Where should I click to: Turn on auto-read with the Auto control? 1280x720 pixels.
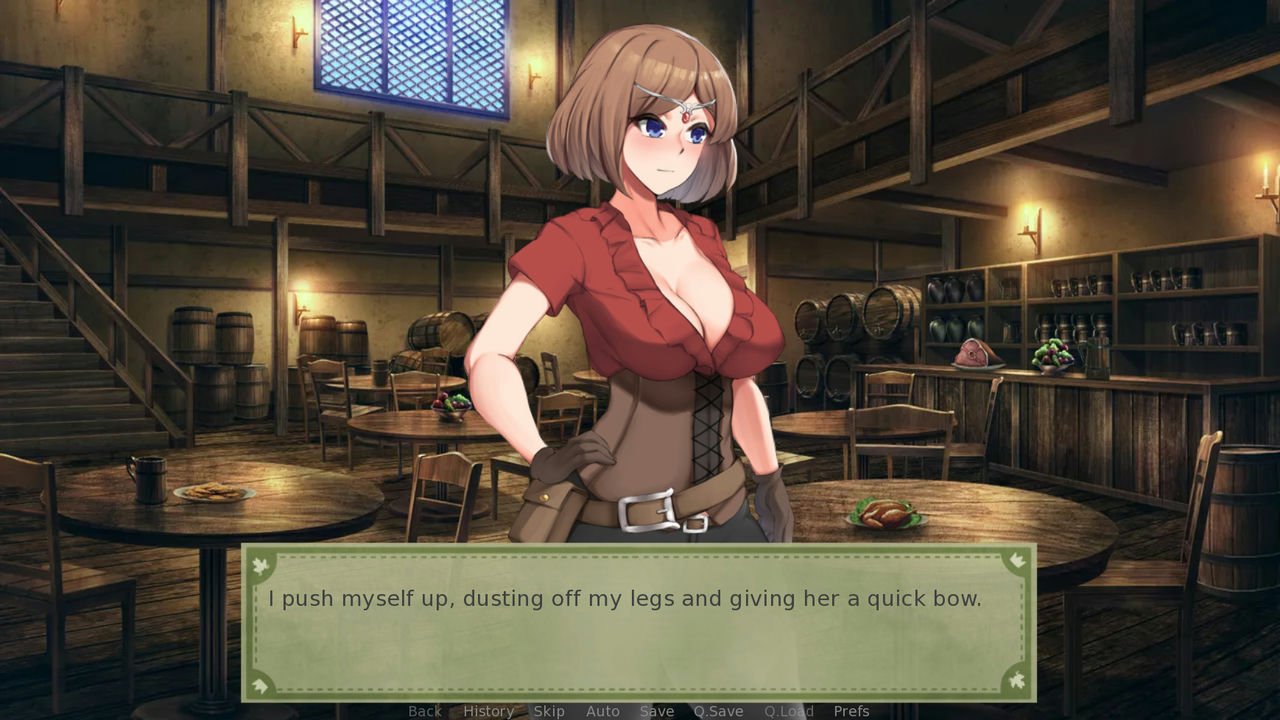tap(603, 711)
